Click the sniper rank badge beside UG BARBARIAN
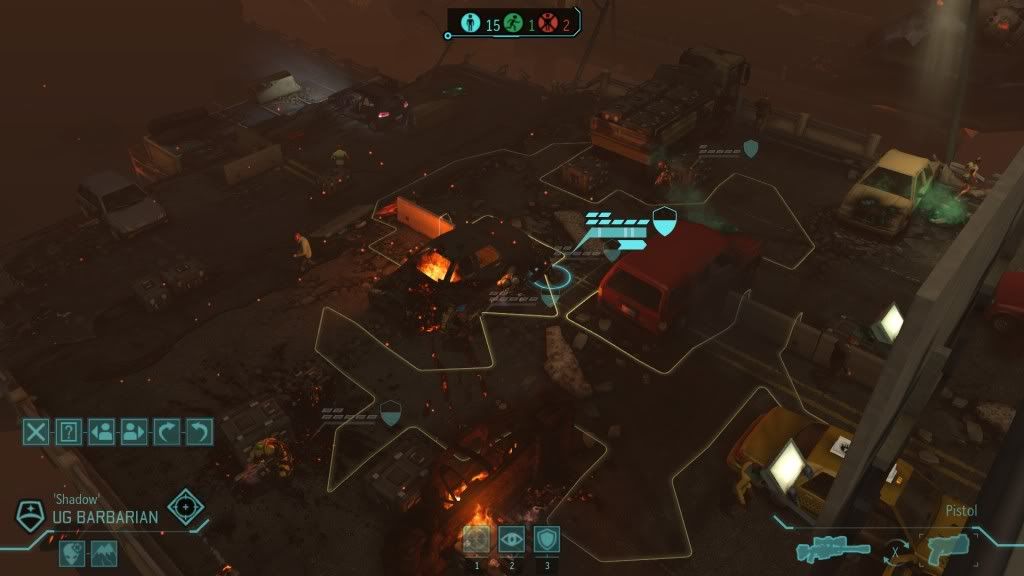 pos(30,515)
